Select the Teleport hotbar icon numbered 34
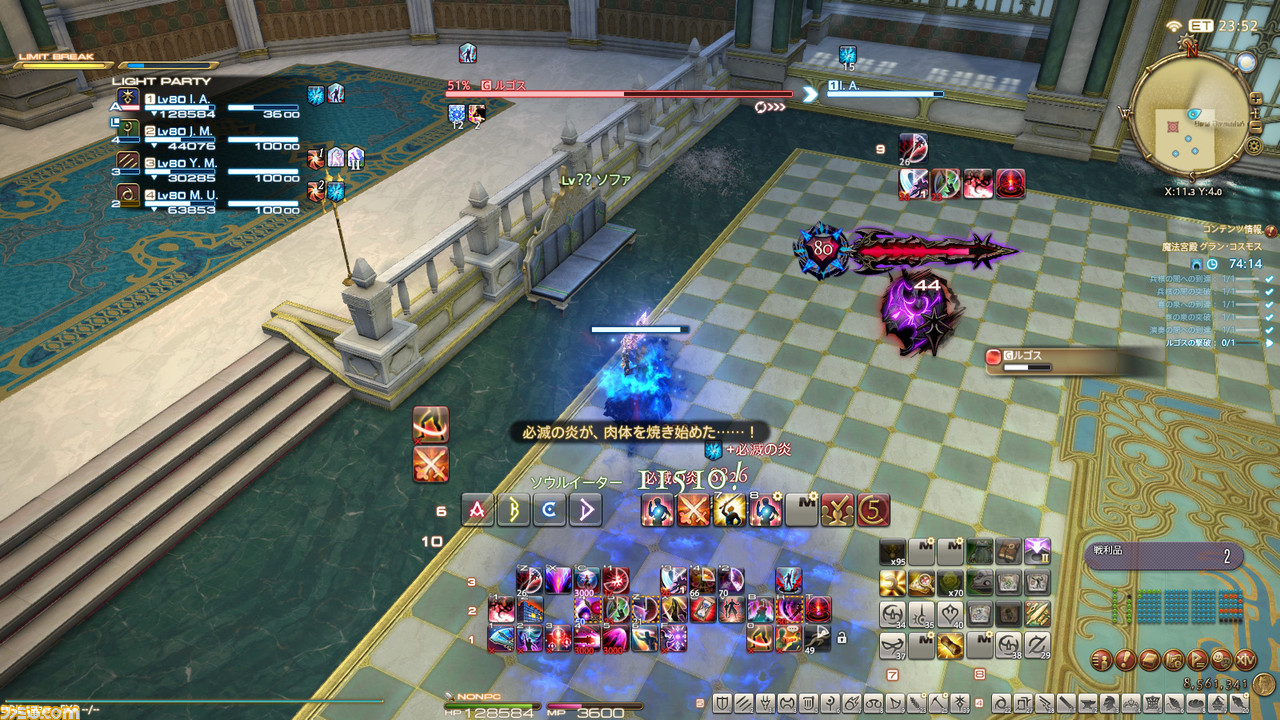This screenshot has width=1280, height=720. (x=891, y=615)
